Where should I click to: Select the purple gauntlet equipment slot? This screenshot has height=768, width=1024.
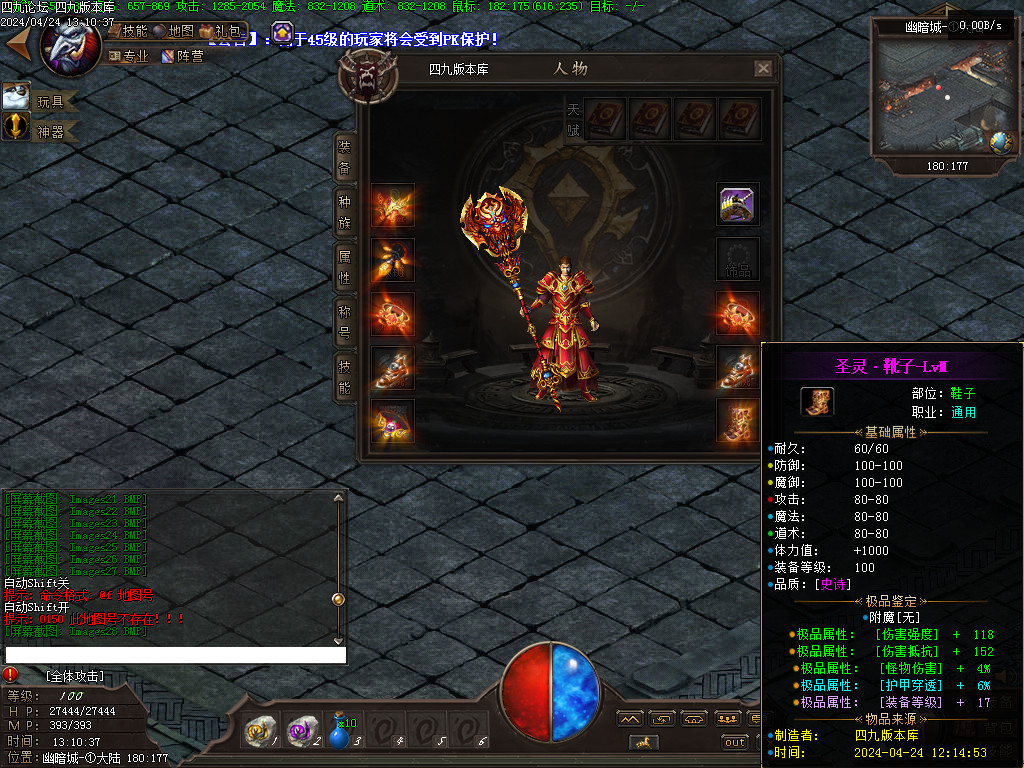pos(737,204)
